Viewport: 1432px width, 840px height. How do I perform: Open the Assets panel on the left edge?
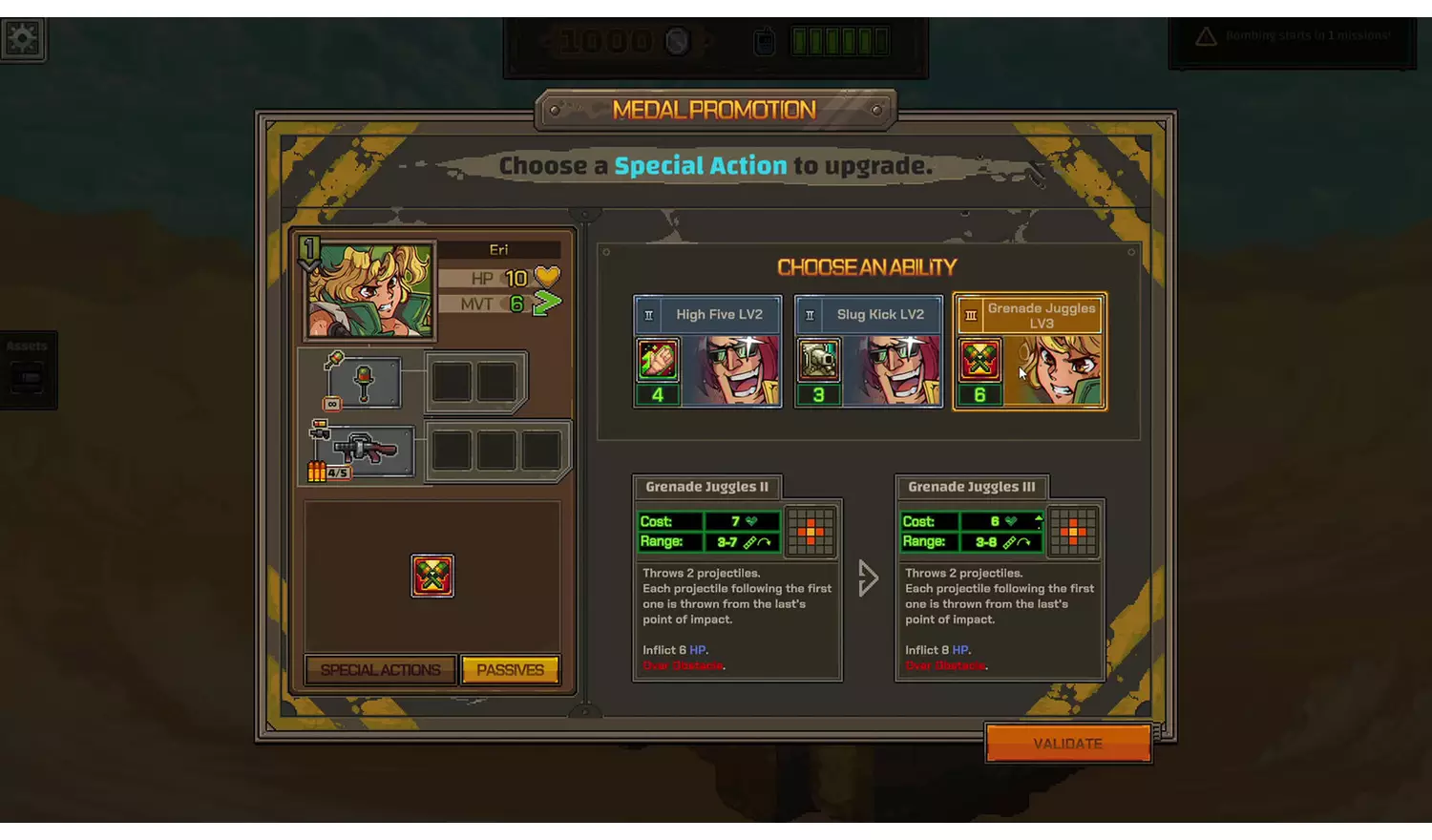point(28,370)
